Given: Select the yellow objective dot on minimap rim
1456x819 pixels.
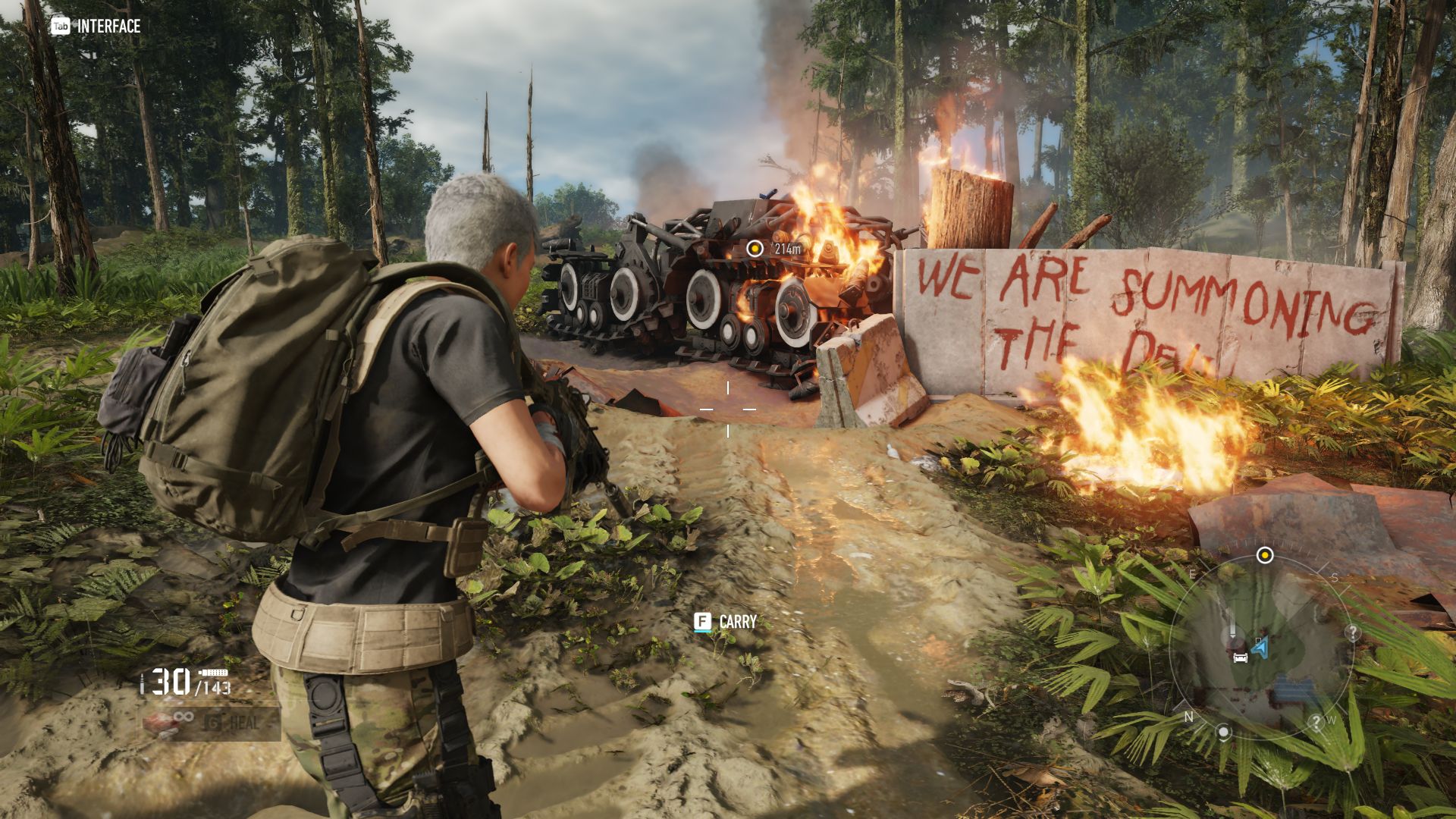Looking at the screenshot, I should point(1264,555).
